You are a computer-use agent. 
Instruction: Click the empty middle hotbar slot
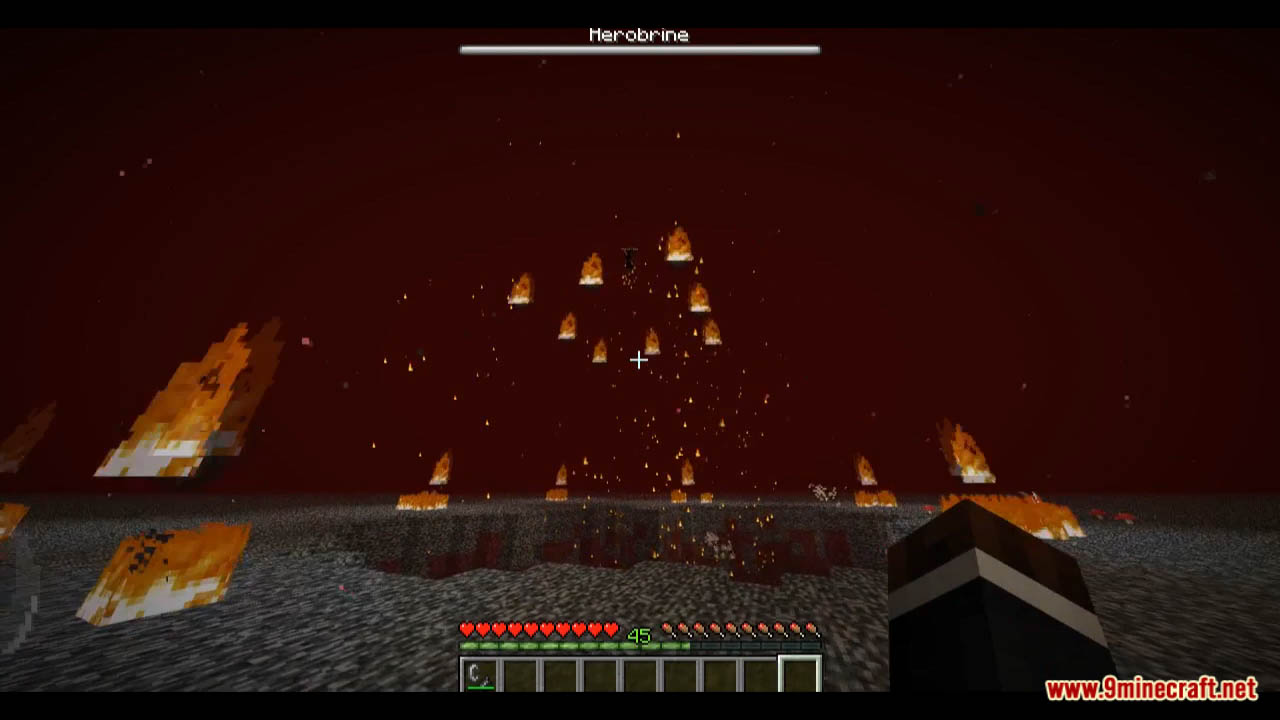638,673
